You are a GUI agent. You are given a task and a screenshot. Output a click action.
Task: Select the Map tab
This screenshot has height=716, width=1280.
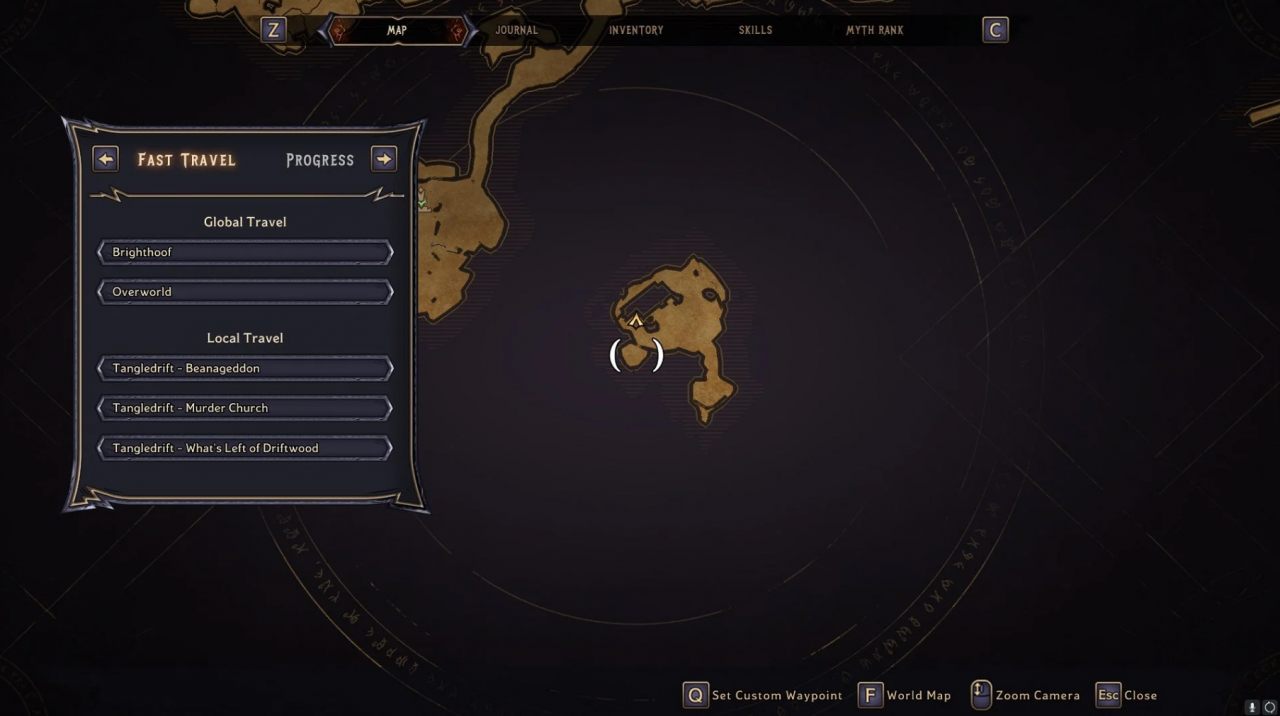pos(397,30)
